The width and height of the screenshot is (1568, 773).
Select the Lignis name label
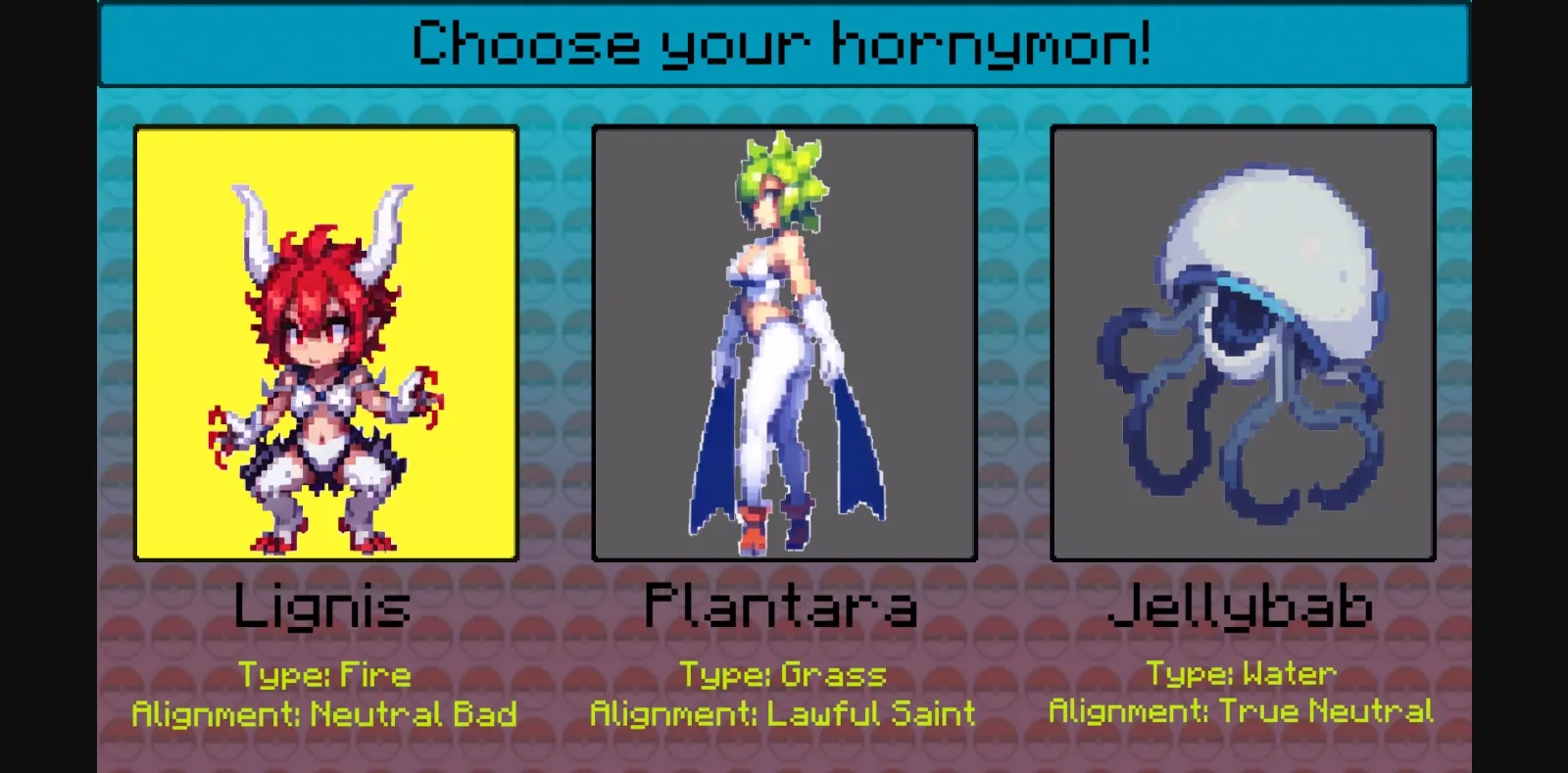coord(324,605)
